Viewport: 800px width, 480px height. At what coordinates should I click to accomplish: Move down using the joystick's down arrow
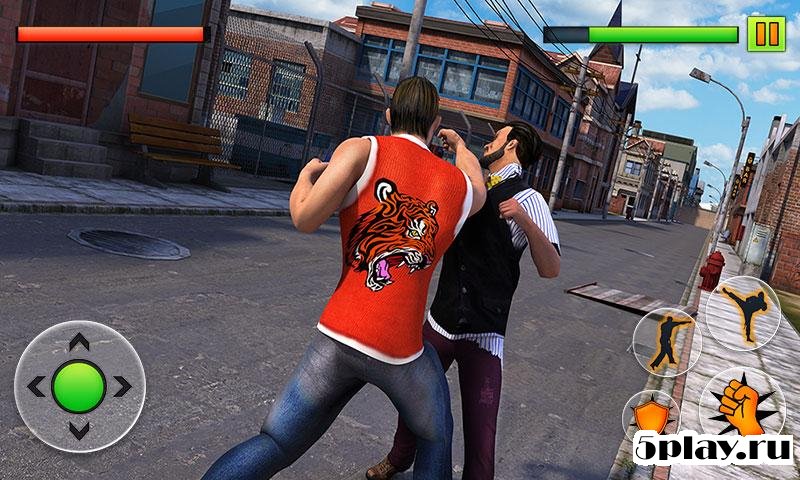tap(78, 431)
